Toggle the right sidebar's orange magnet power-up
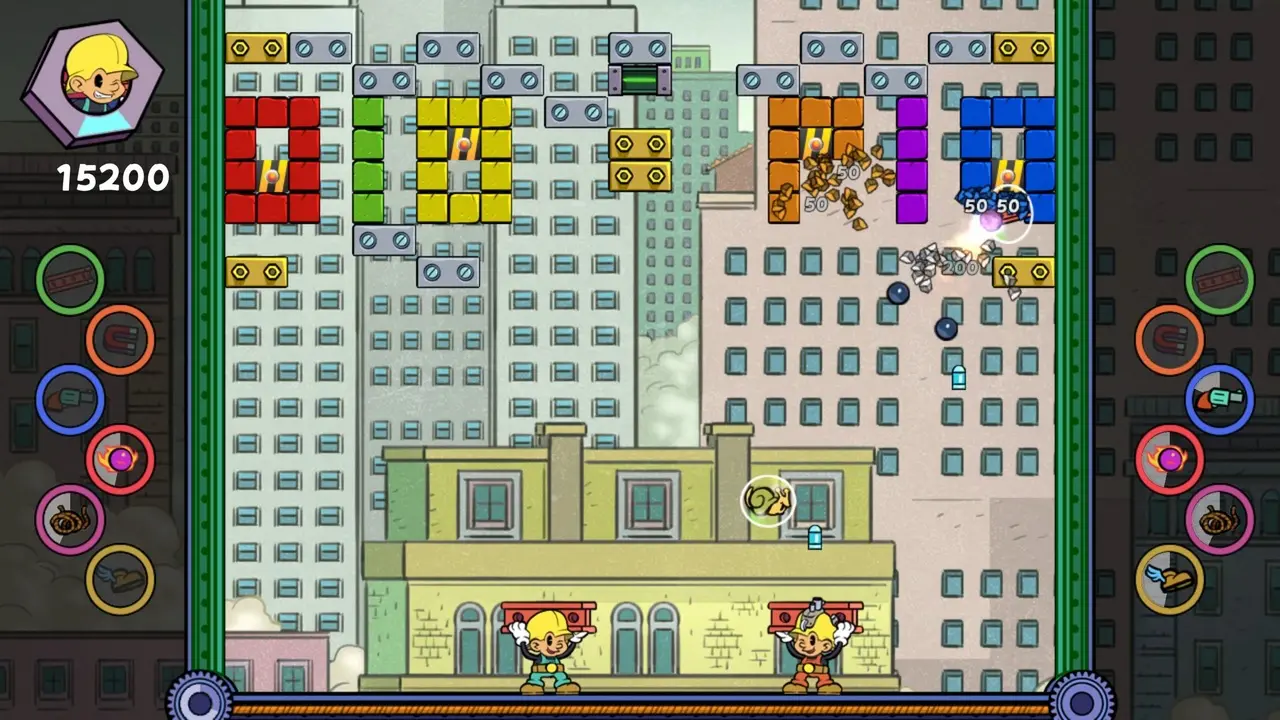The image size is (1280, 720). (1170, 339)
